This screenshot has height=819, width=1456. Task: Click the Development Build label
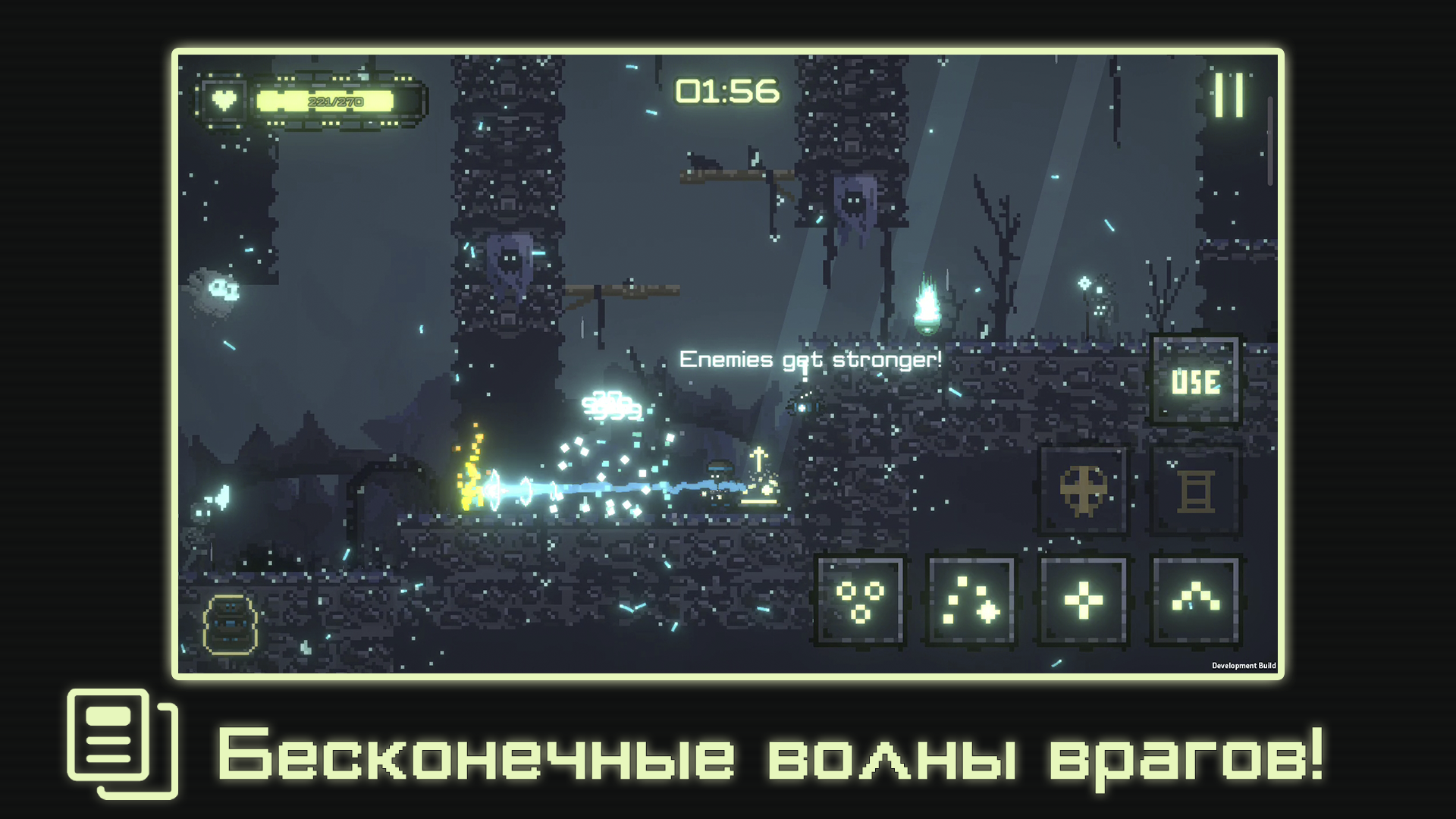tap(1244, 665)
